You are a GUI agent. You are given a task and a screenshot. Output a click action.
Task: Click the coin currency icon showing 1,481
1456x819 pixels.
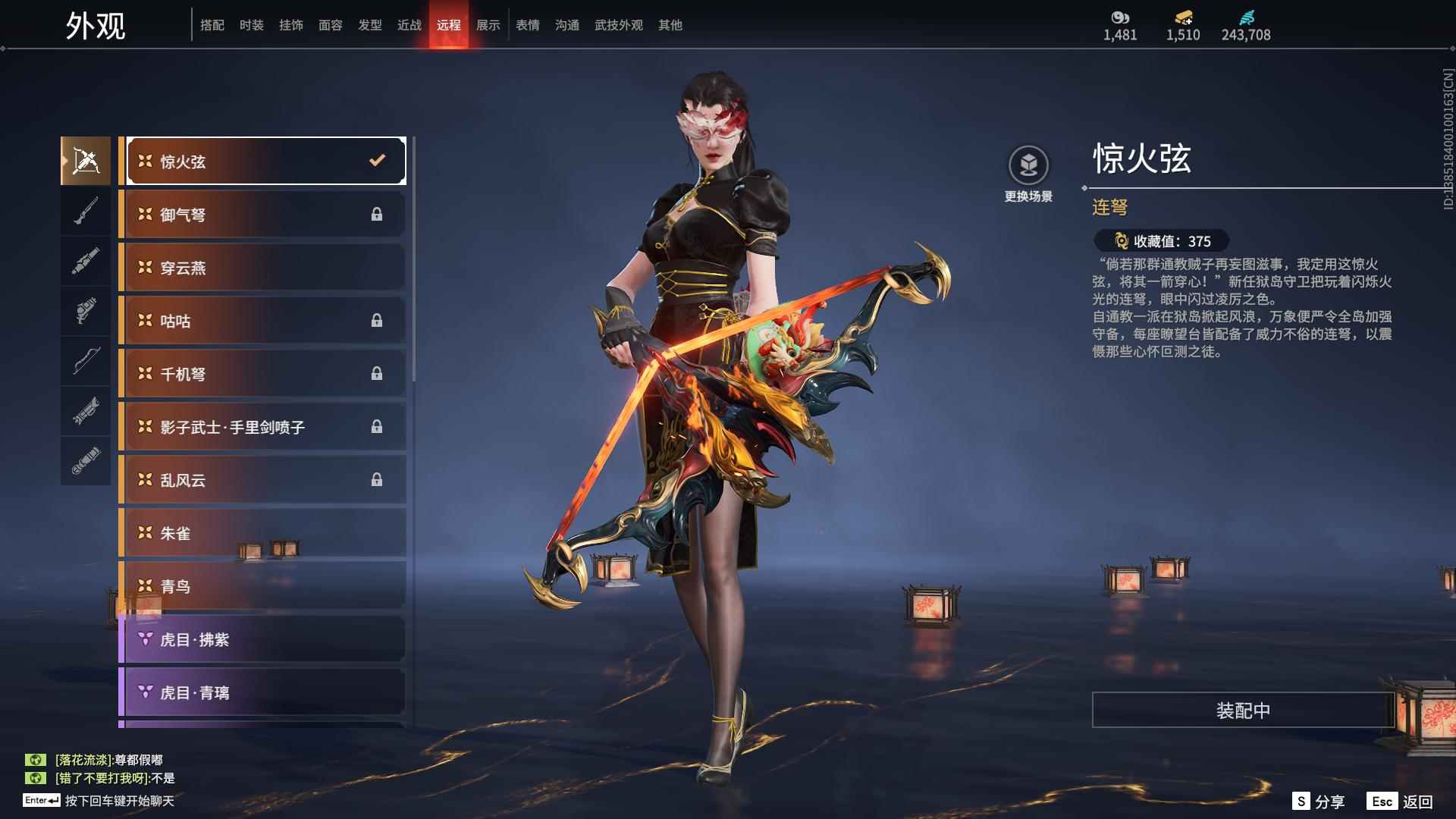(x=1120, y=15)
